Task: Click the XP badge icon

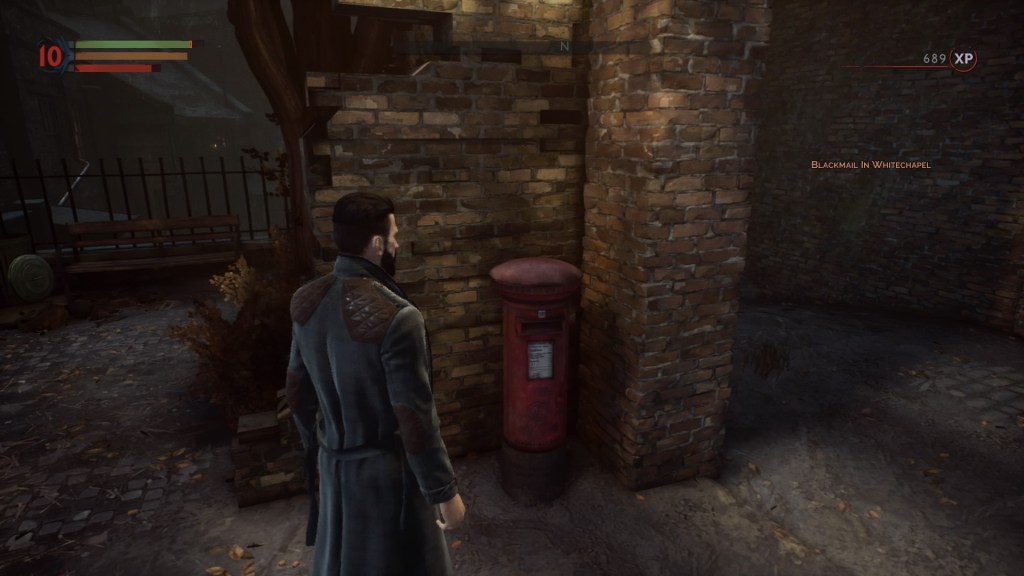Action: (x=963, y=59)
